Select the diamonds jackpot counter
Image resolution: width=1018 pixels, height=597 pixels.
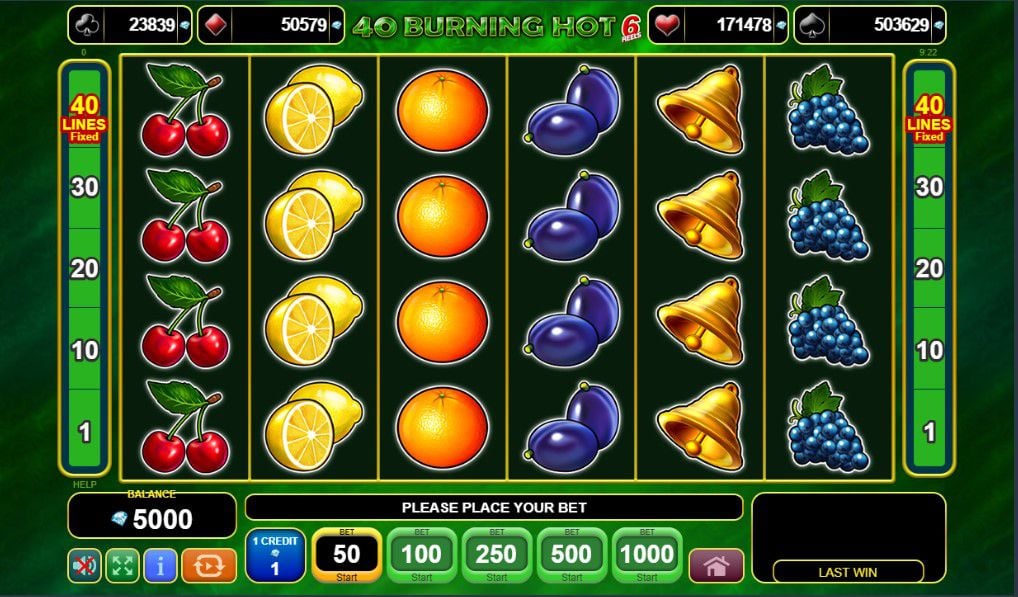(270, 25)
